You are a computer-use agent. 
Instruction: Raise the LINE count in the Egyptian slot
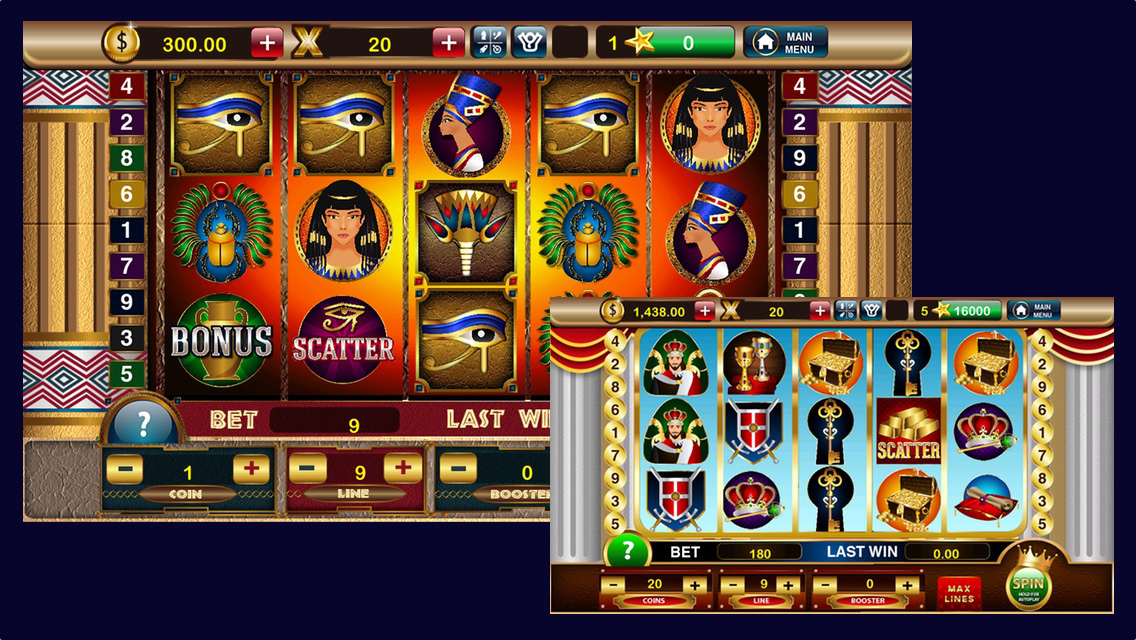tap(402, 467)
